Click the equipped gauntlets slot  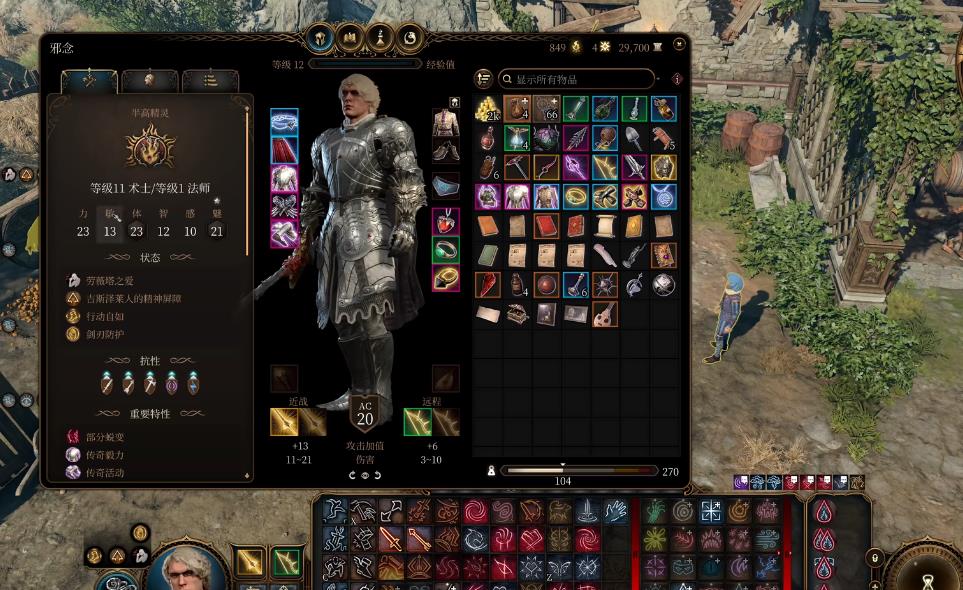coord(284,206)
